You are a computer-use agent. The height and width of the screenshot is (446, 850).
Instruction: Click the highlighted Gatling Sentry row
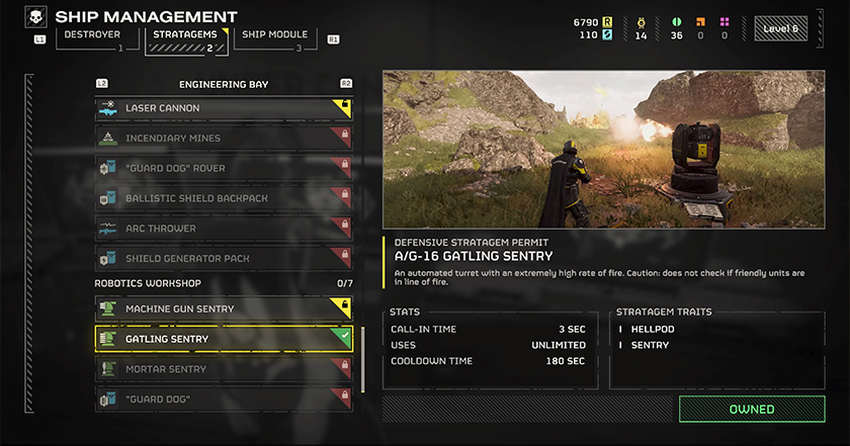[x=223, y=339]
